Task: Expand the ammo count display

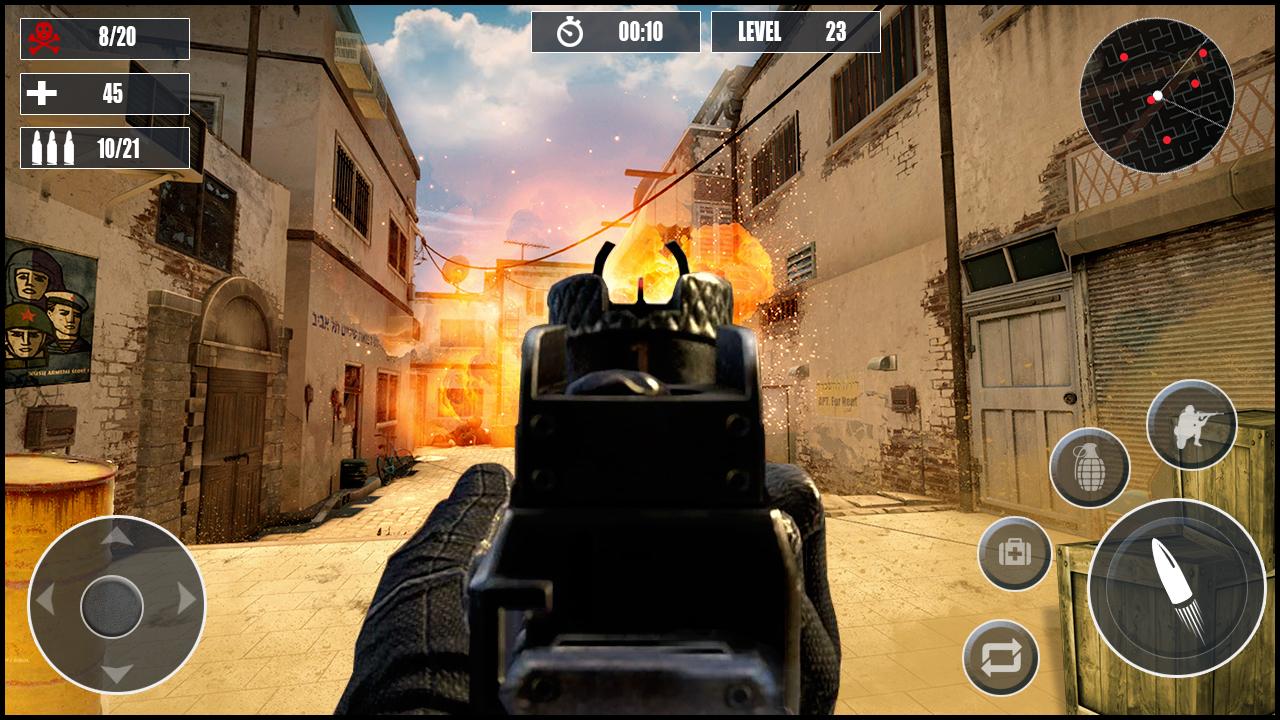Action: tap(103, 146)
